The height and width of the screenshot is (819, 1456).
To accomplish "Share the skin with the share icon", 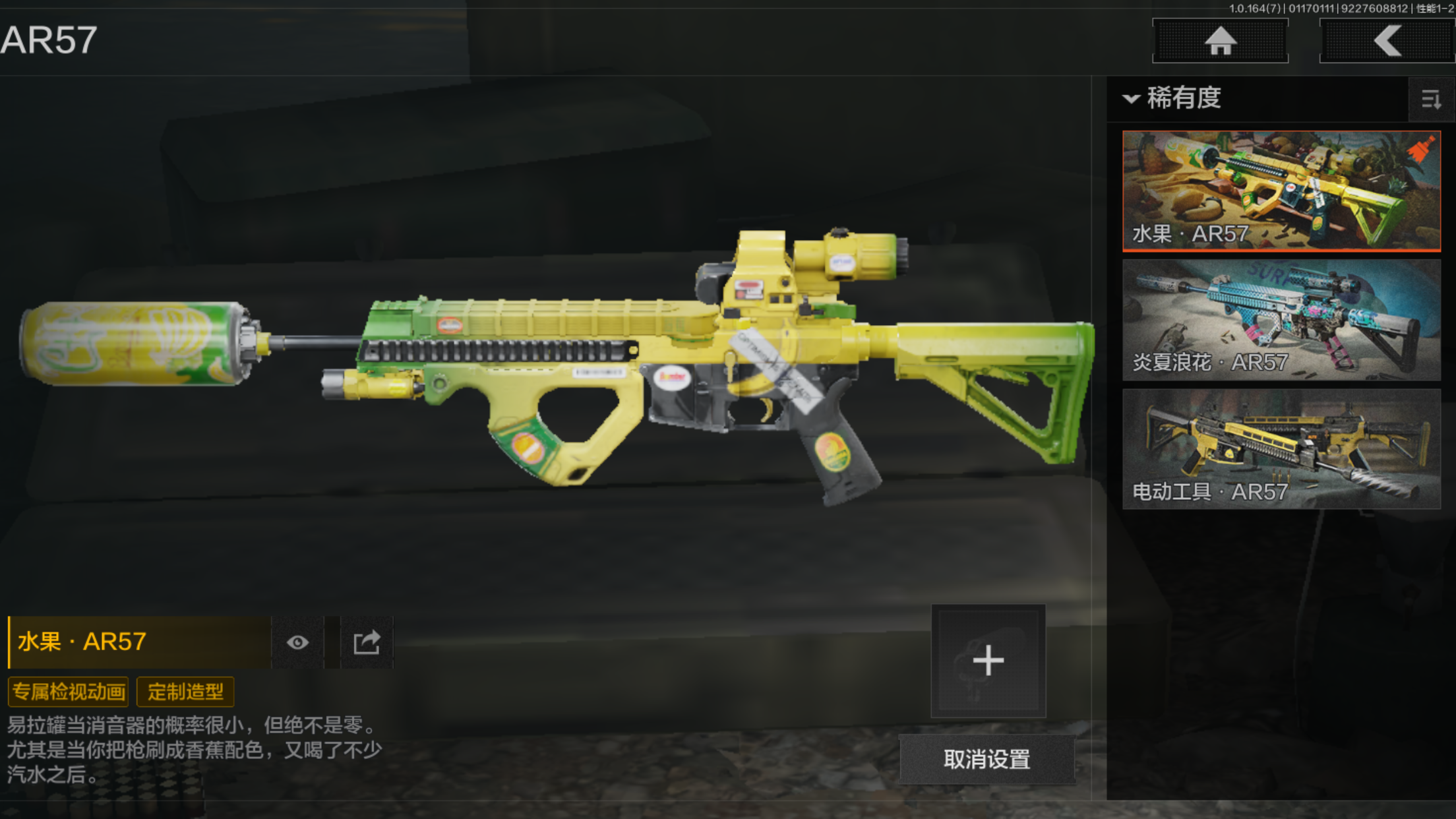I will (x=367, y=642).
